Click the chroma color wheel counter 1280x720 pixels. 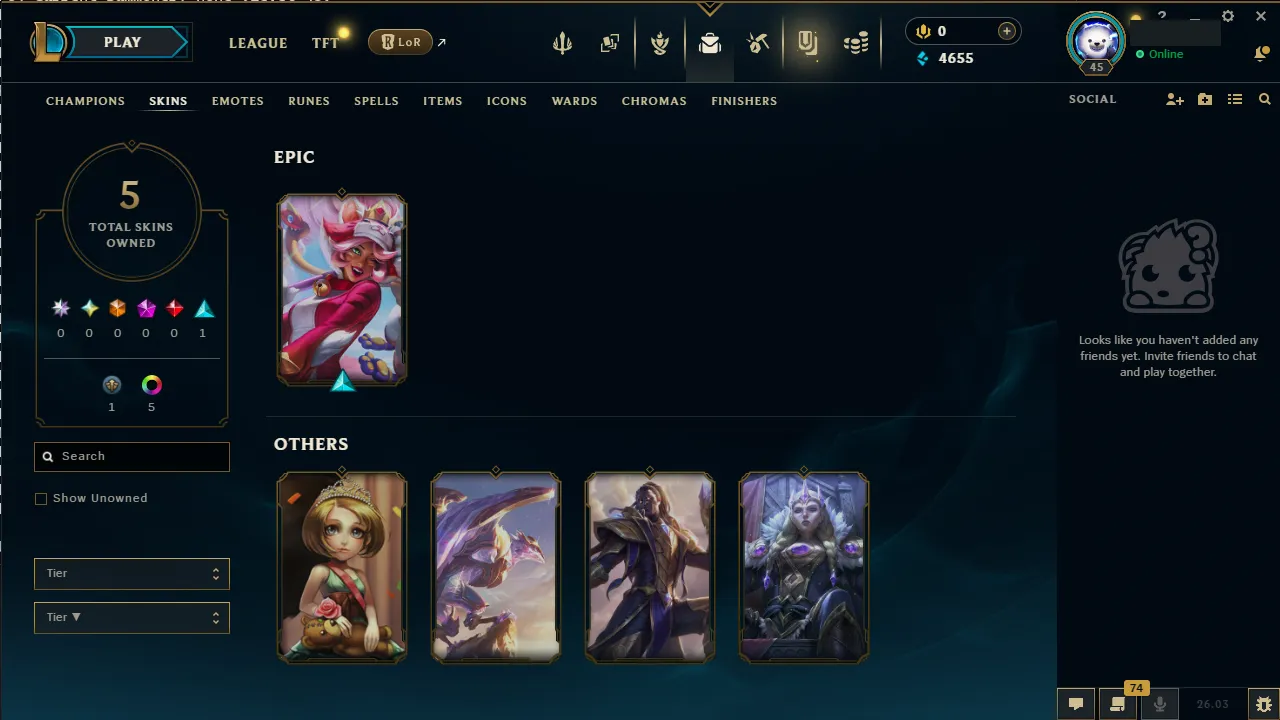pyautogui.click(x=151, y=384)
